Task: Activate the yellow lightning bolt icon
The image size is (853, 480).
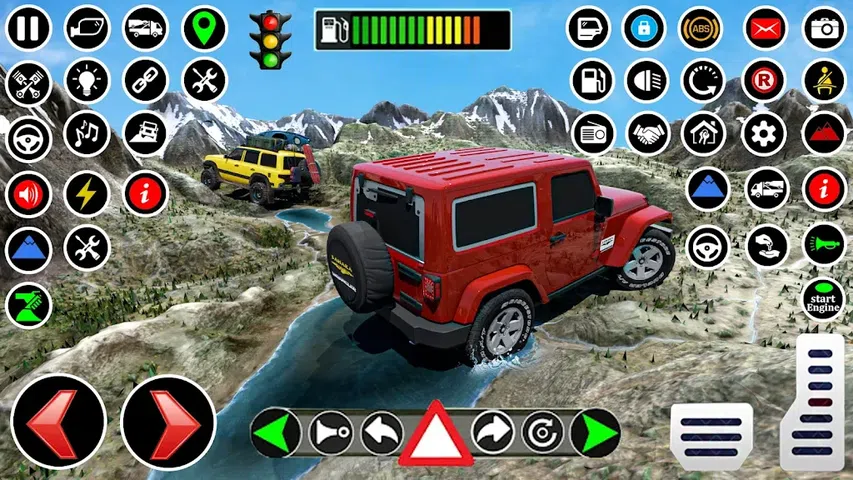Action: coord(87,193)
